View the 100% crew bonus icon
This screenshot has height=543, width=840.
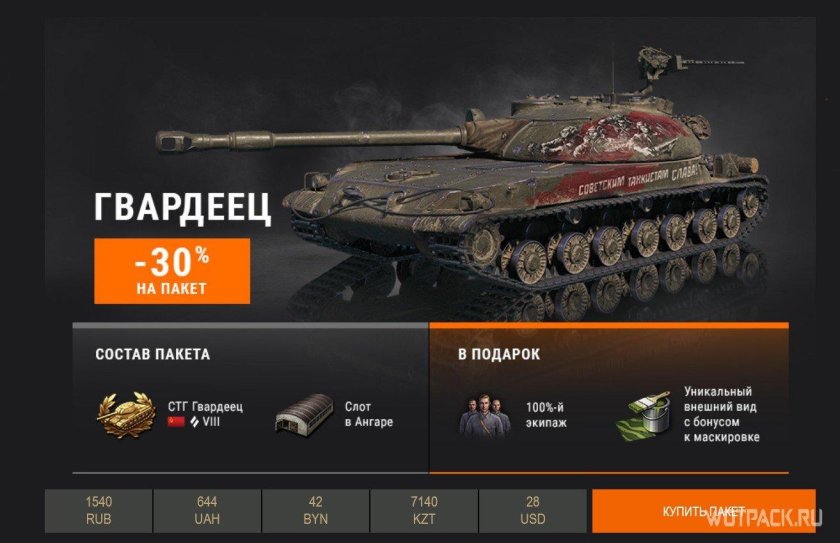pyautogui.click(x=484, y=415)
